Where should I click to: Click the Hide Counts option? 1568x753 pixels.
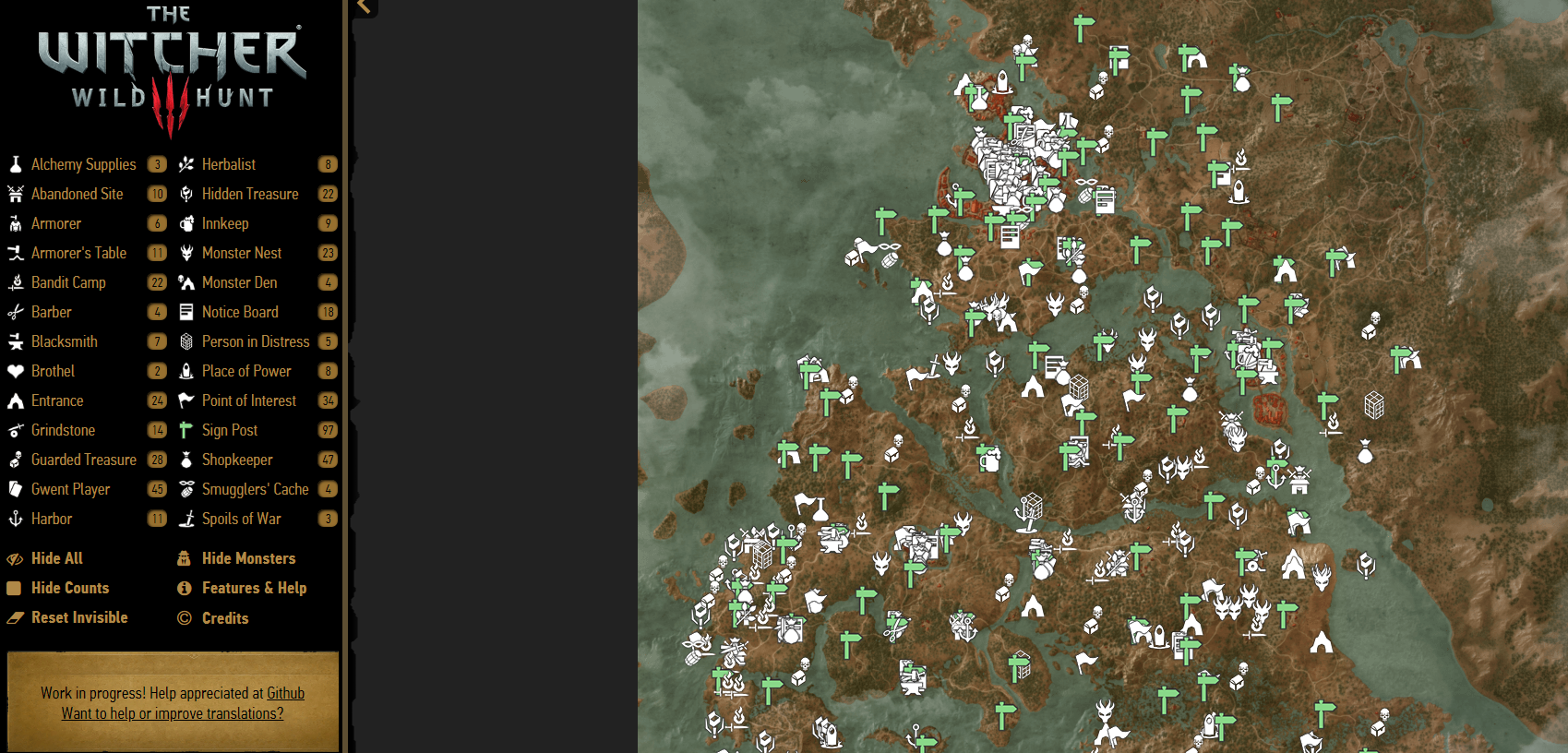tap(69, 588)
